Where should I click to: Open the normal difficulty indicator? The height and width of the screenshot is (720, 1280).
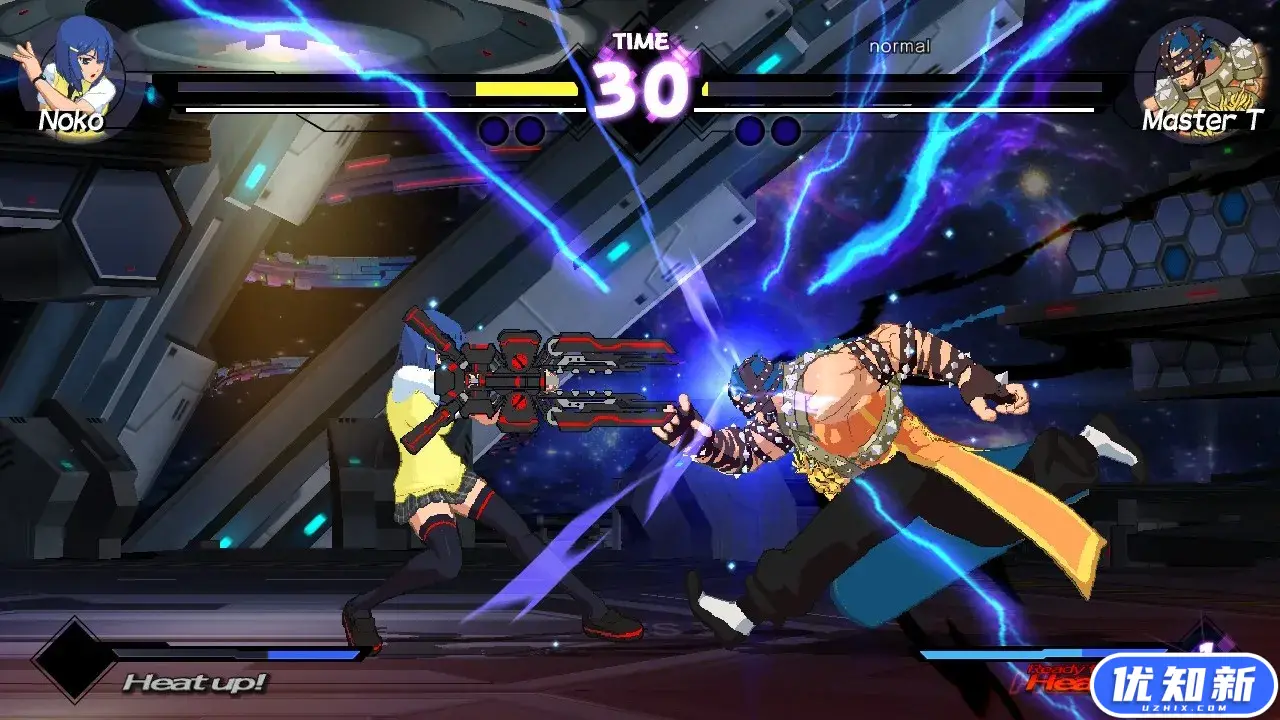pos(898,46)
